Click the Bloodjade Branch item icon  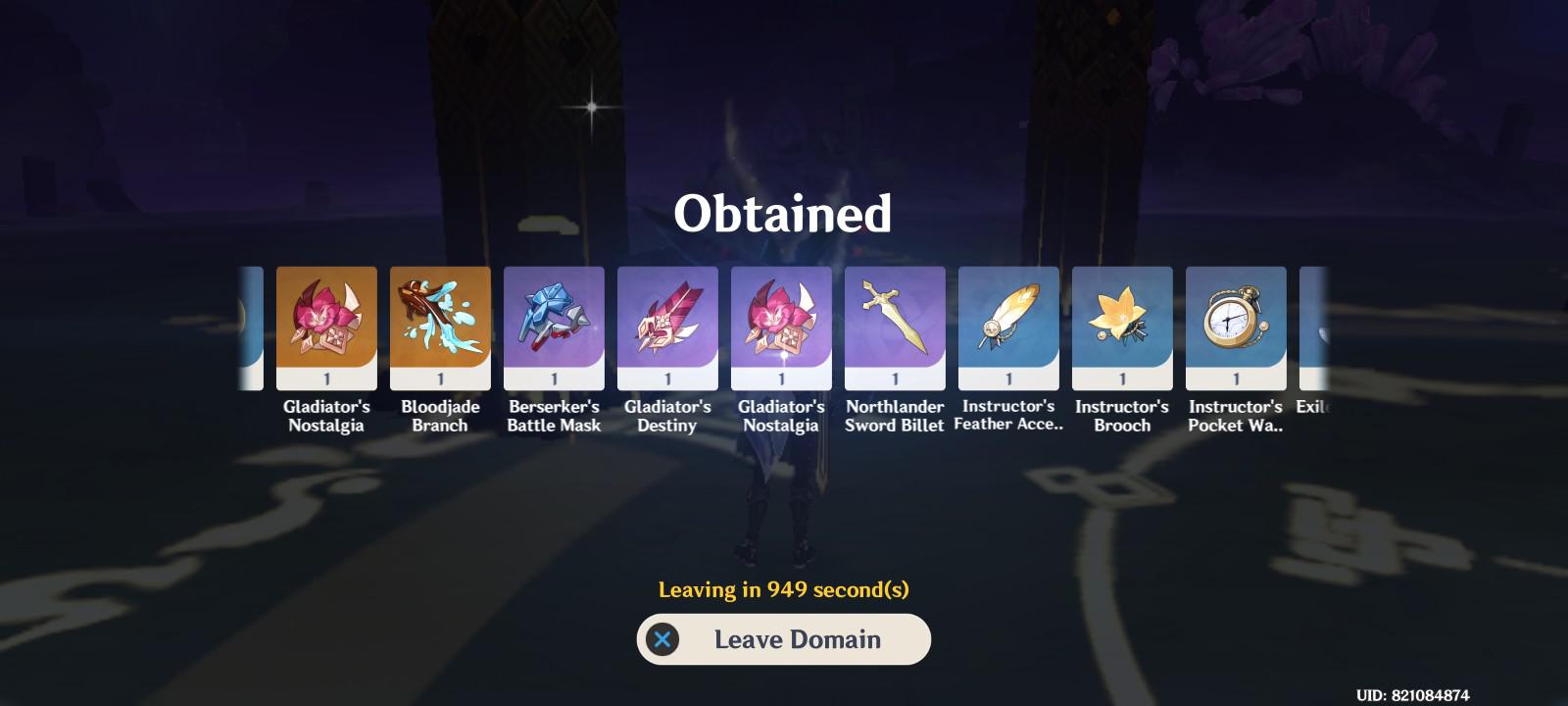point(439,324)
